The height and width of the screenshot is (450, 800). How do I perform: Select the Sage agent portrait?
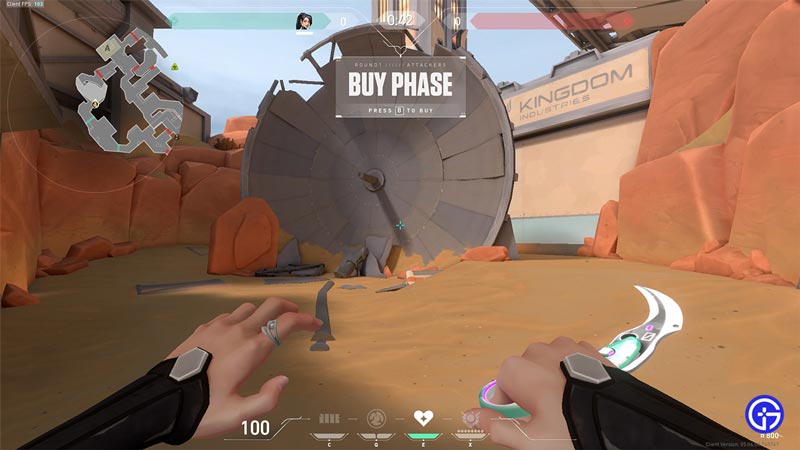pyautogui.click(x=304, y=20)
